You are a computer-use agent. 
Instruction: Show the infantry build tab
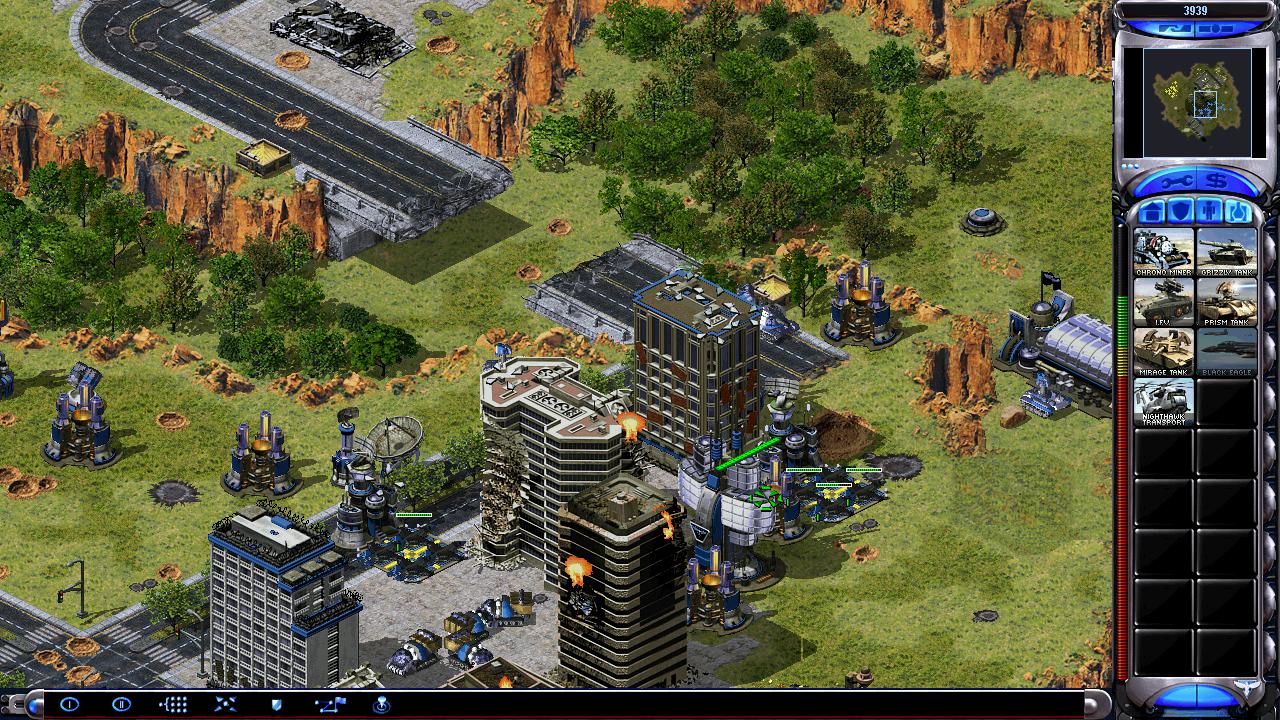[1209, 212]
